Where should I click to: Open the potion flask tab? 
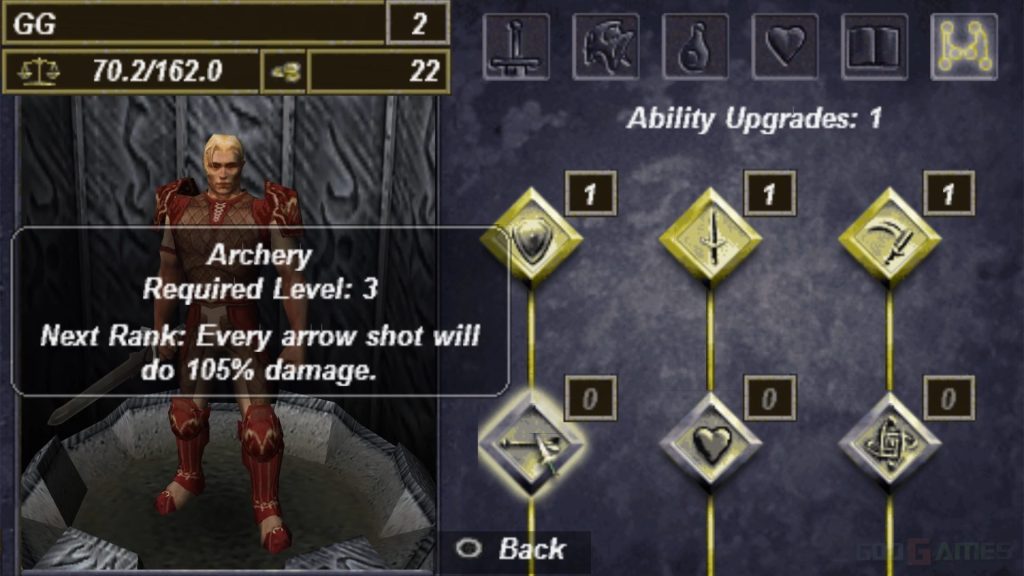coord(696,46)
